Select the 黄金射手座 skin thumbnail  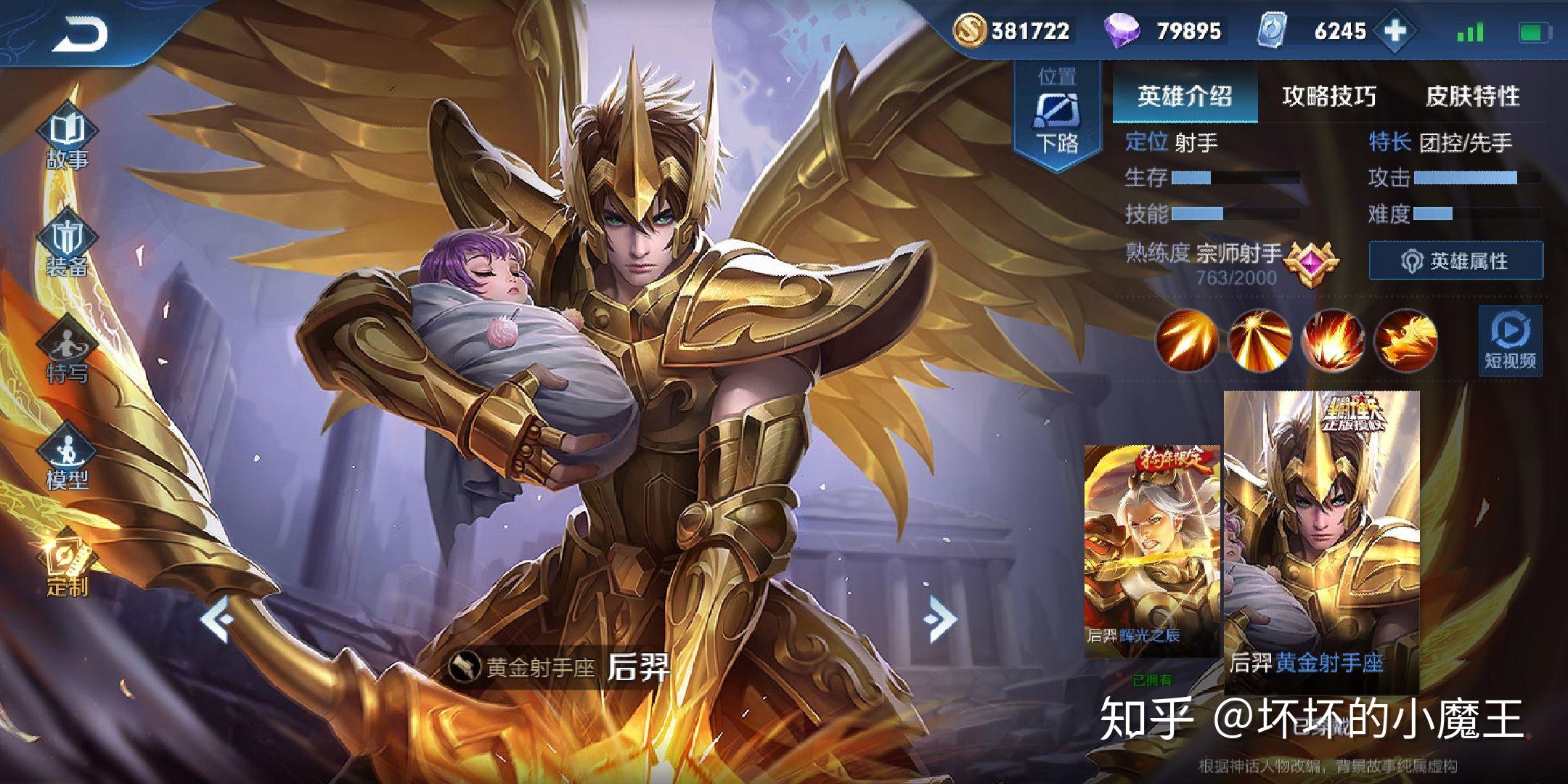pyautogui.click(x=1321, y=541)
